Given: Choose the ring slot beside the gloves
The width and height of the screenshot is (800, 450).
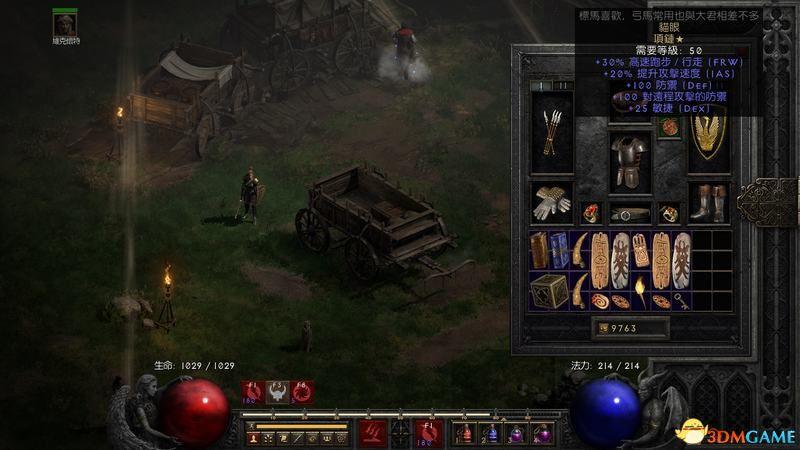Looking at the screenshot, I should pos(591,213).
